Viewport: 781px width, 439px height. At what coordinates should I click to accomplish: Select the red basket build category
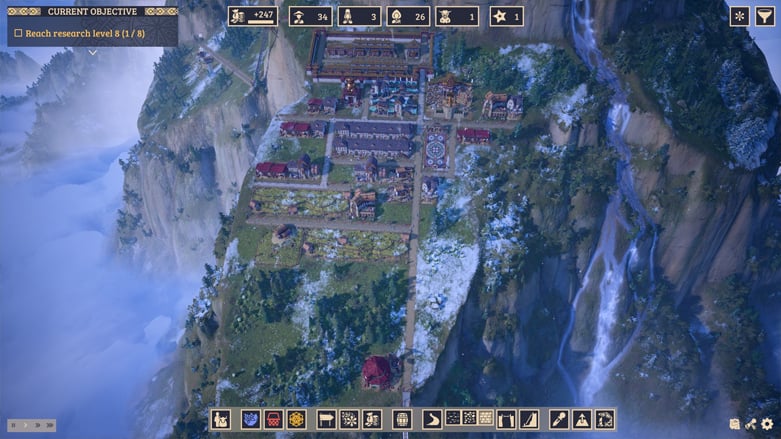[x=273, y=419]
